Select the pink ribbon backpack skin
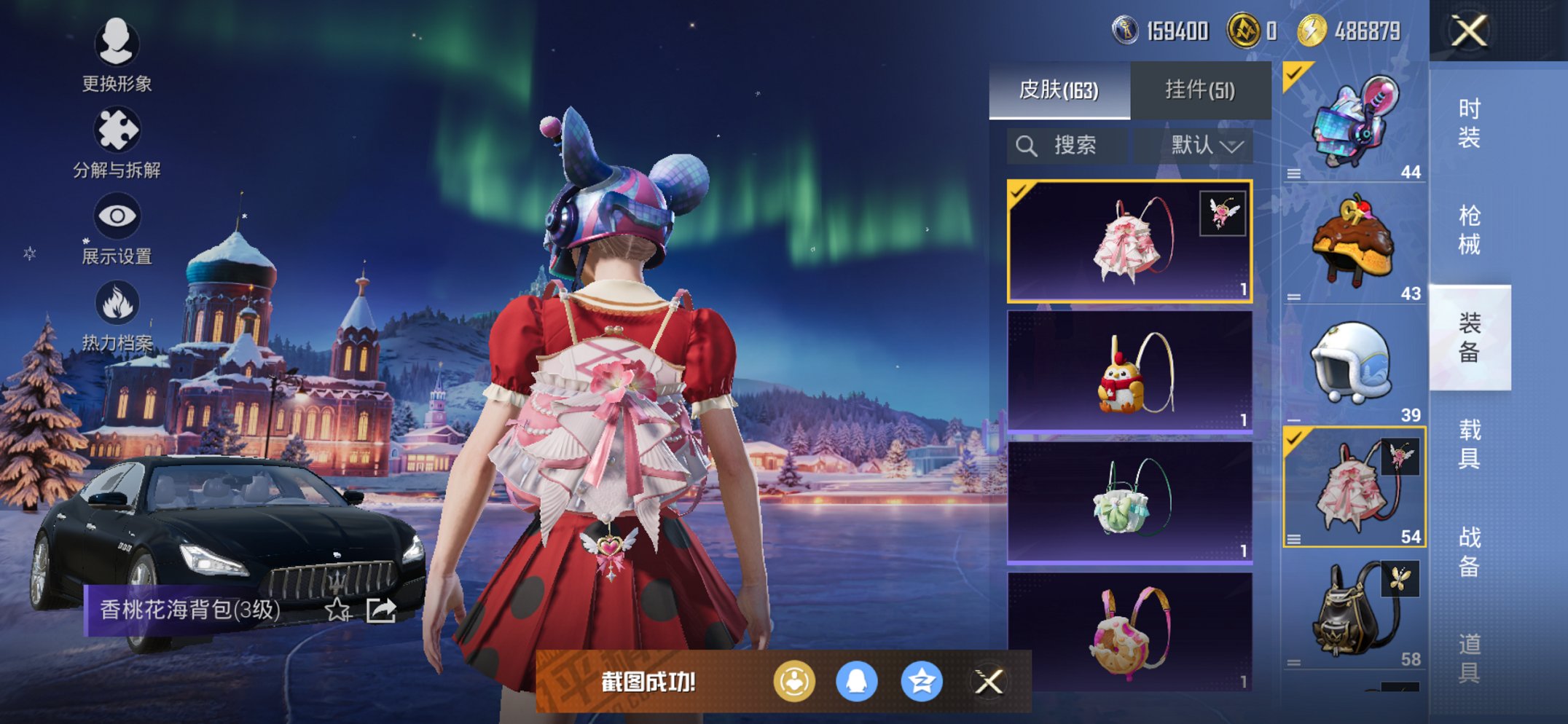The width and height of the screenshot is (1568, 724). [1129, 241]
